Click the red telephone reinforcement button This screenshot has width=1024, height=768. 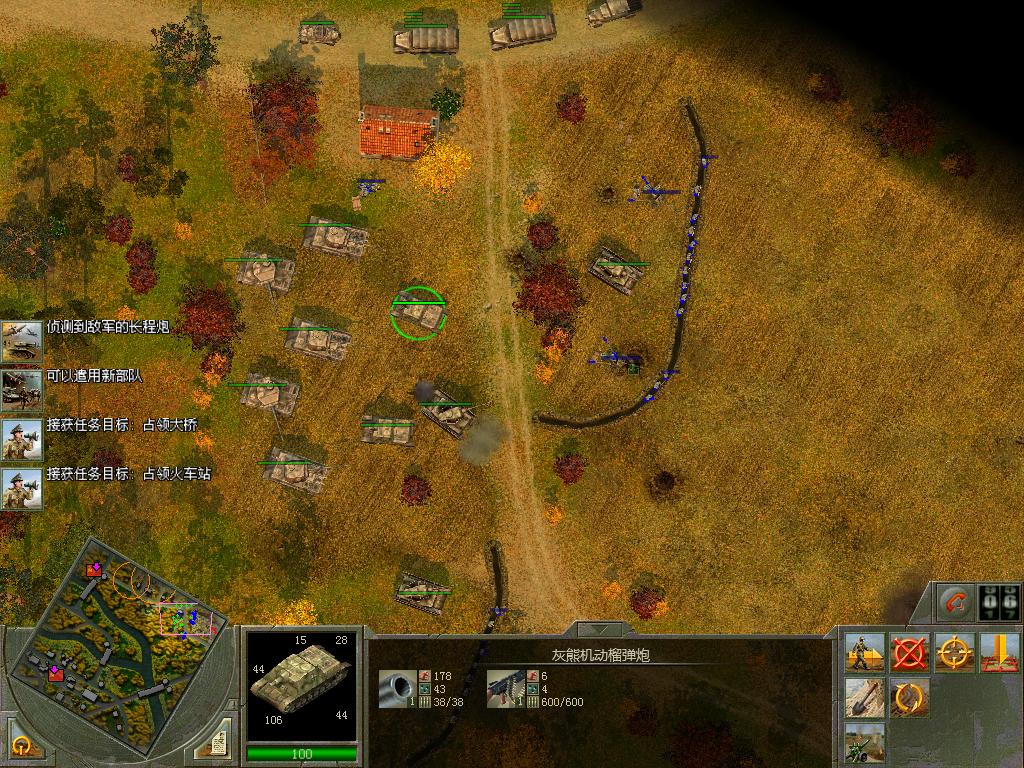955,601
